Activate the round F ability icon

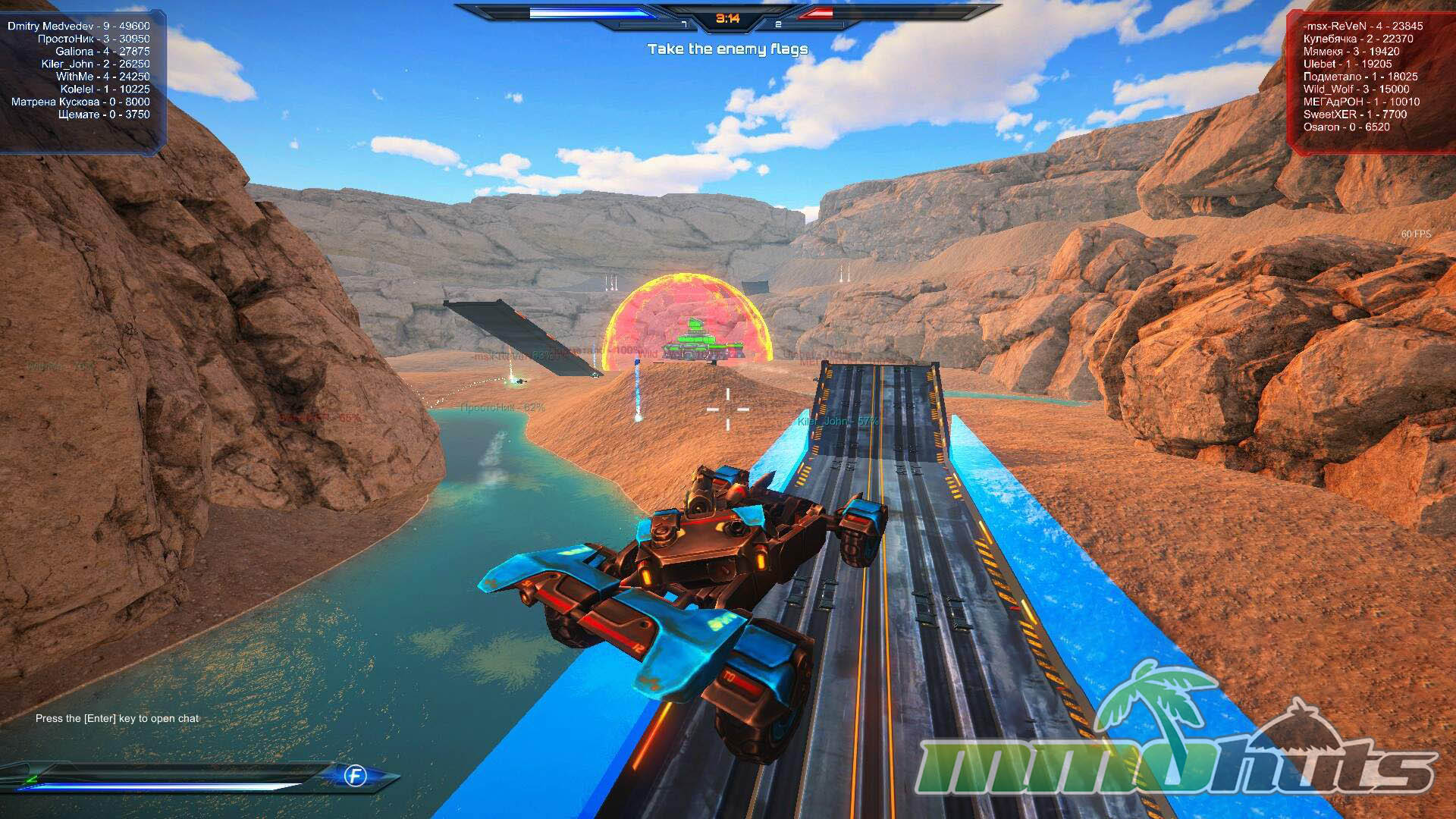coord(355,776)
